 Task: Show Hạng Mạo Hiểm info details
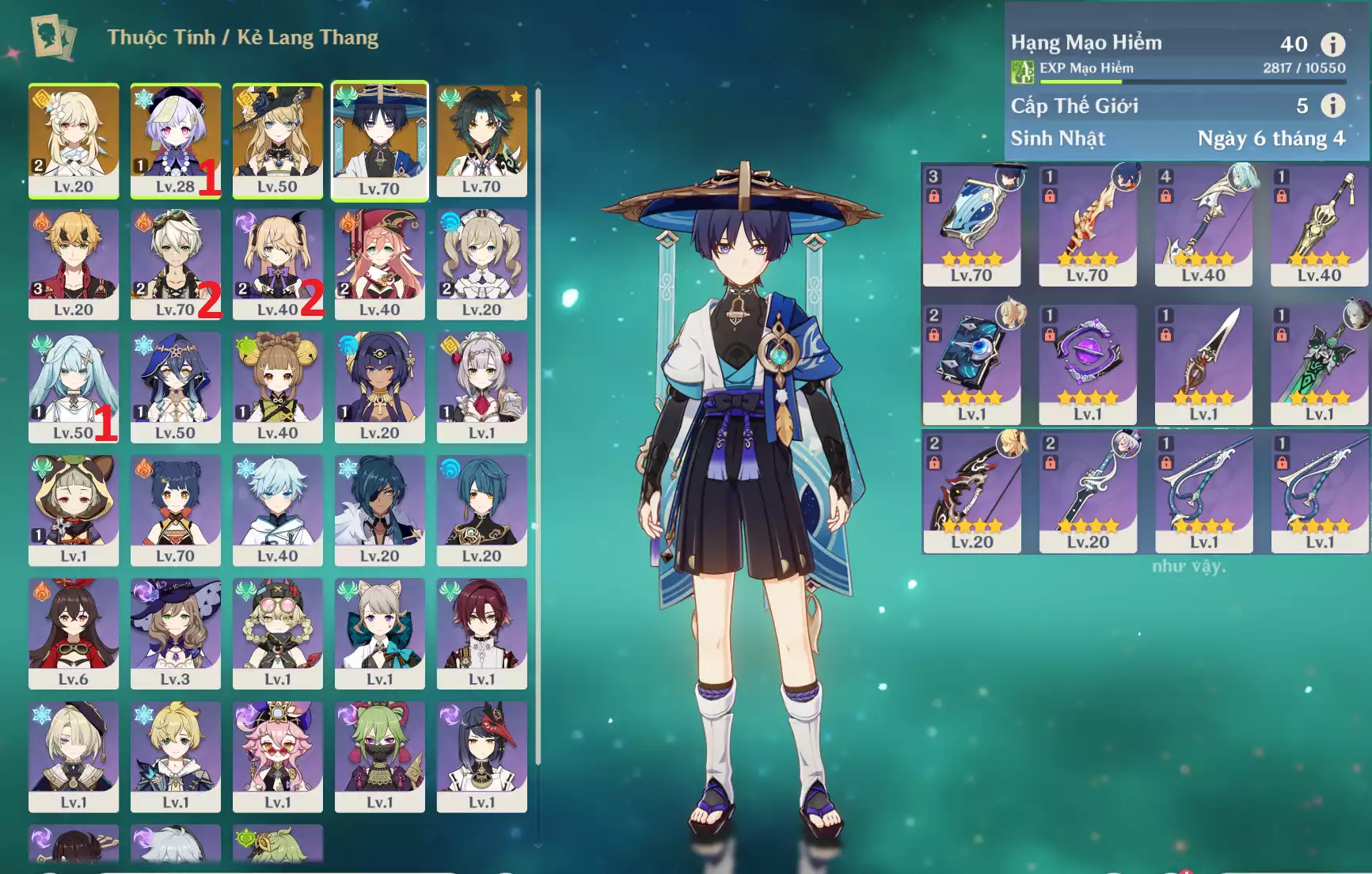tap(1332, 44)
